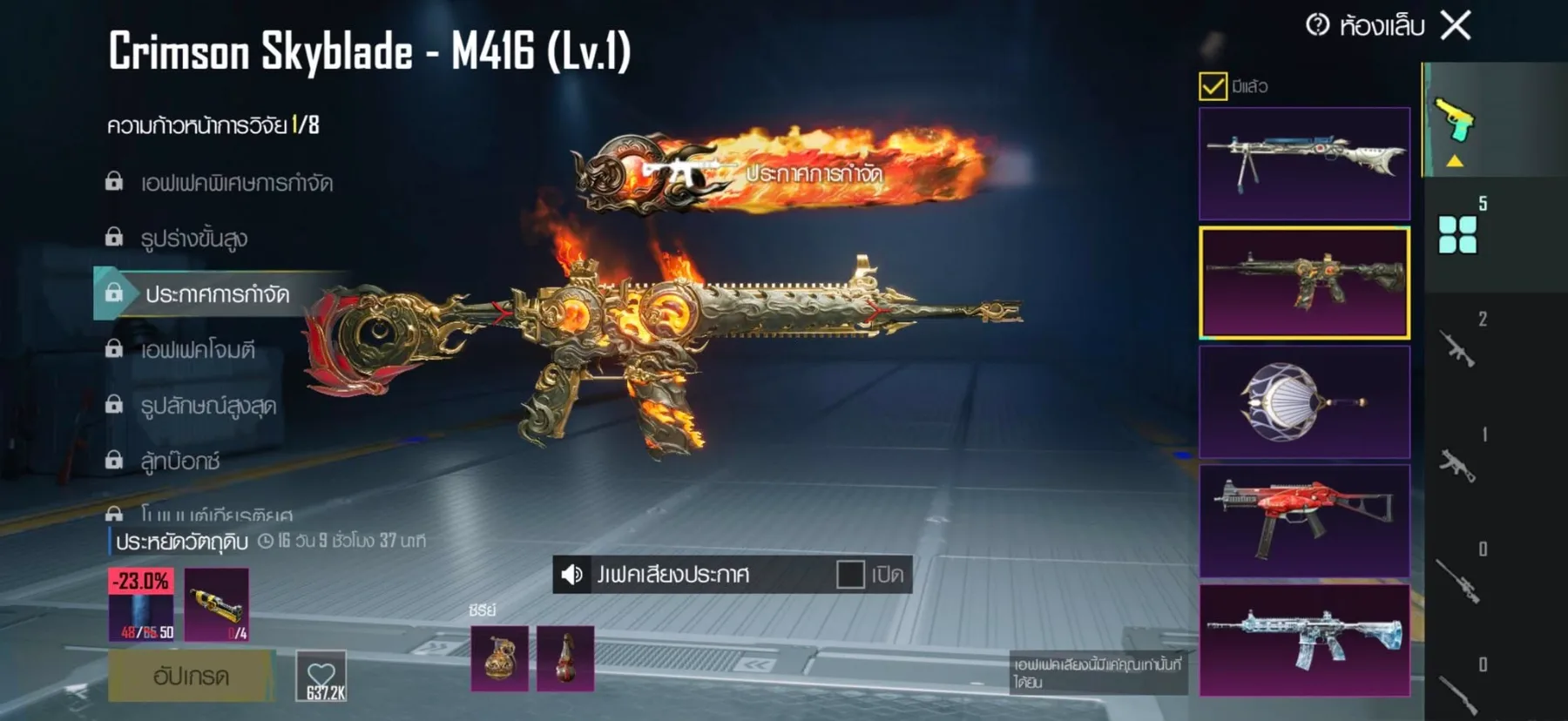This screenshot has height=721, width=1568.
Task: Click the lock icon beside รูปร่างขั้นสูง
Action: point(112,239)
